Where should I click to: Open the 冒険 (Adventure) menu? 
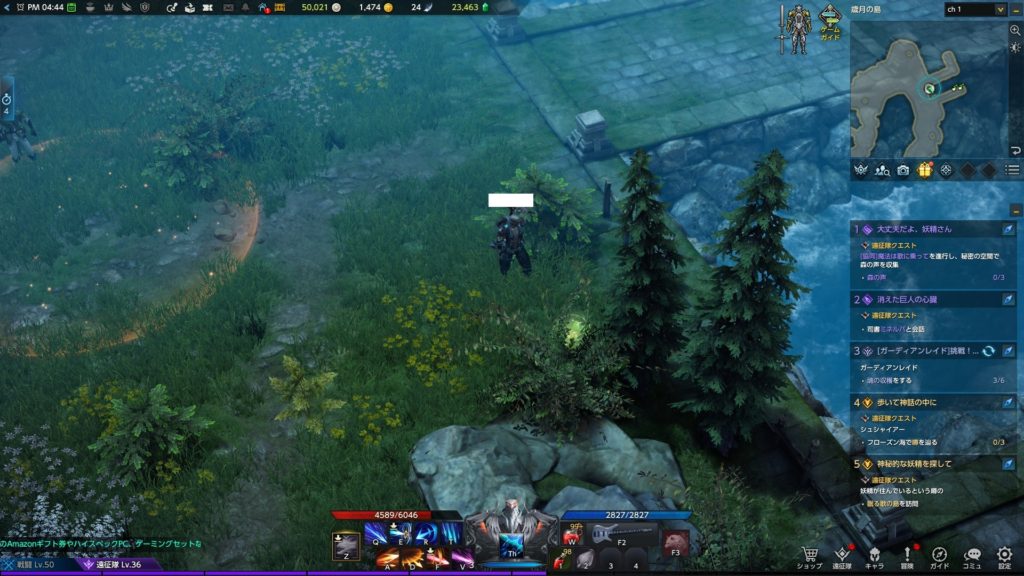pos(907,555)
